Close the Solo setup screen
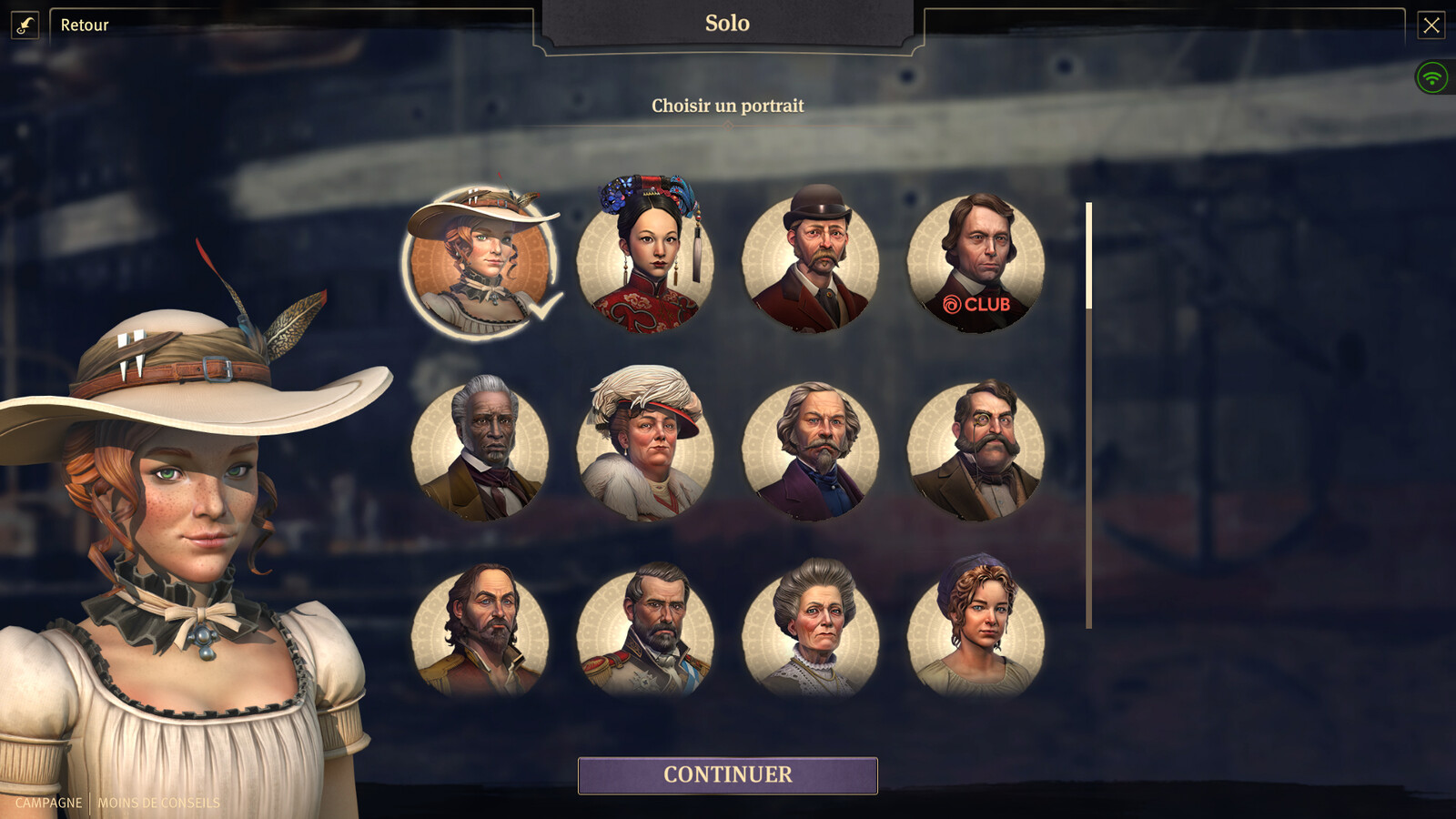Screen dimensions: 1456x819 click(1431, 25)
